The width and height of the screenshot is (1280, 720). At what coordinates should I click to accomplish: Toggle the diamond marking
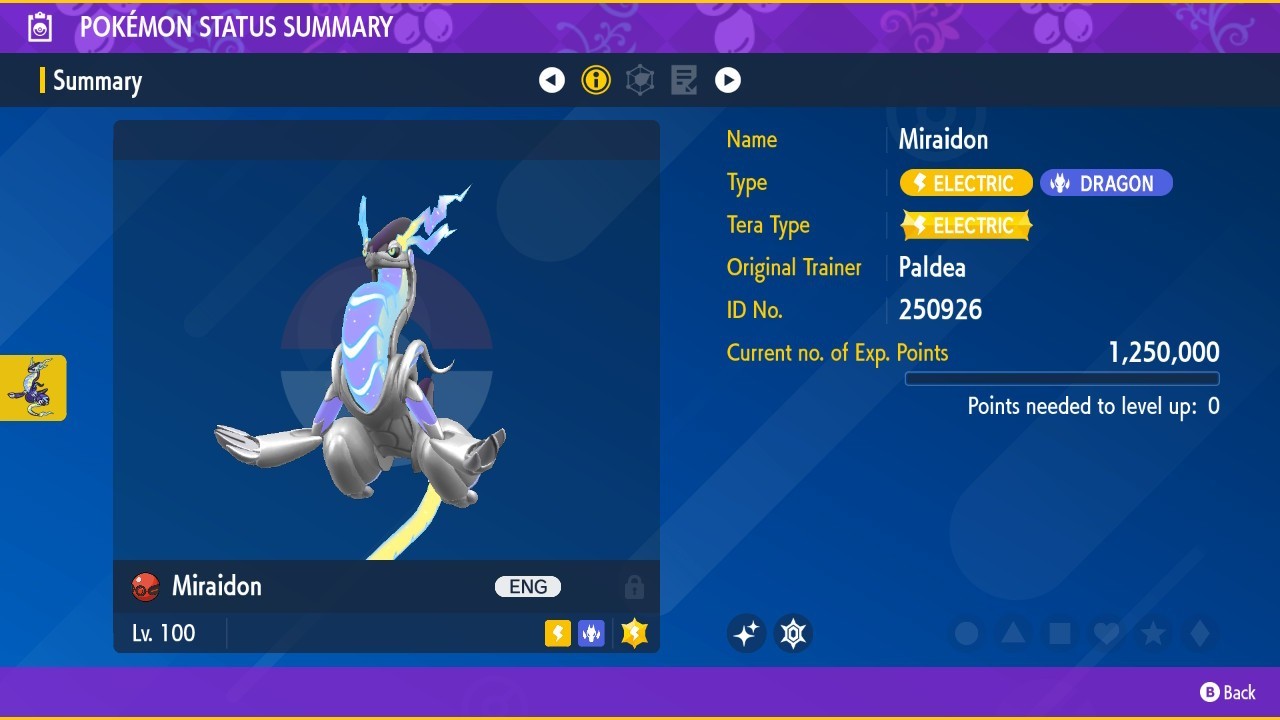(x=1200, y=633)
